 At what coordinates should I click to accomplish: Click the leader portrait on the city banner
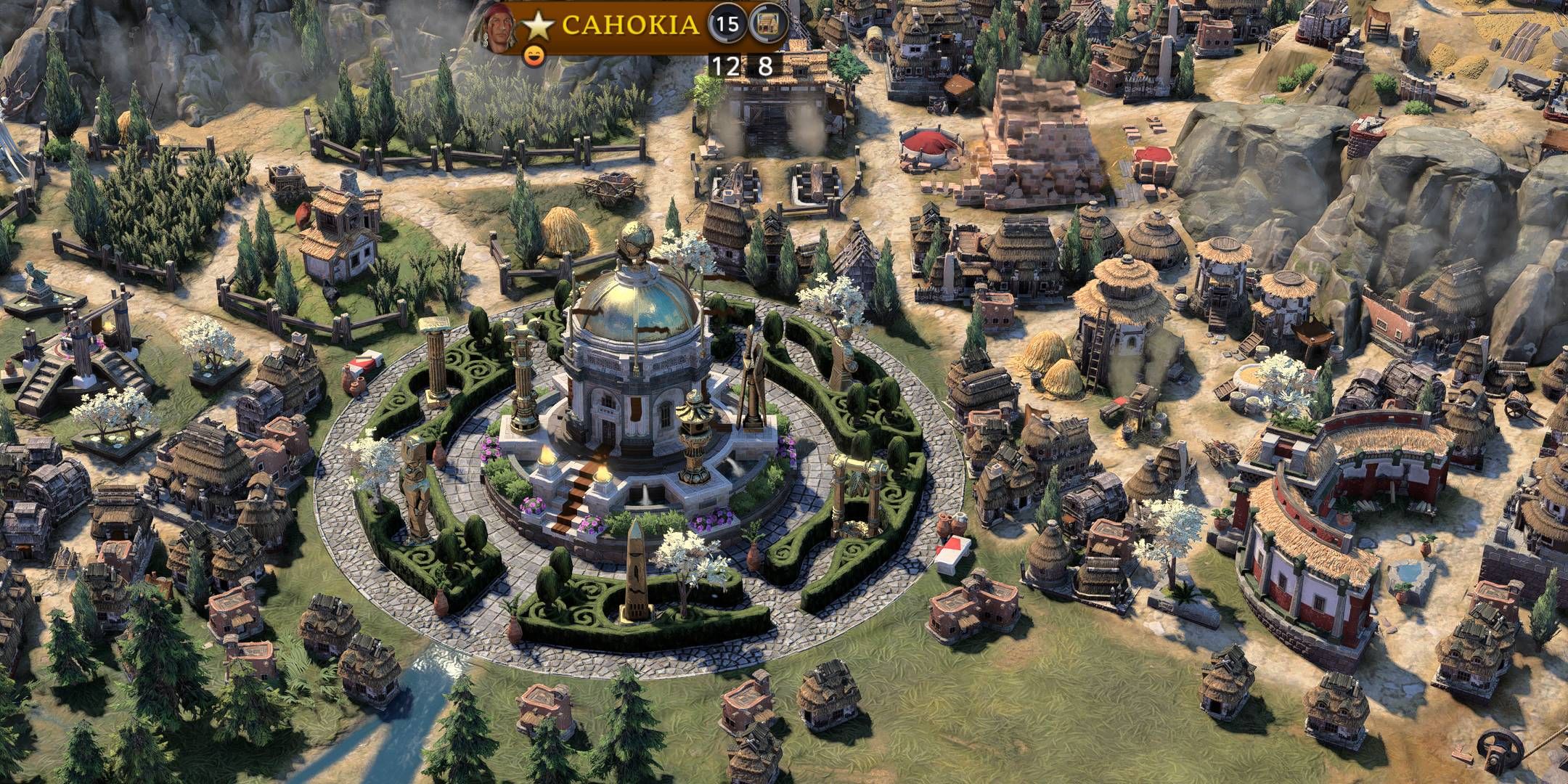(x=499, y=29)
